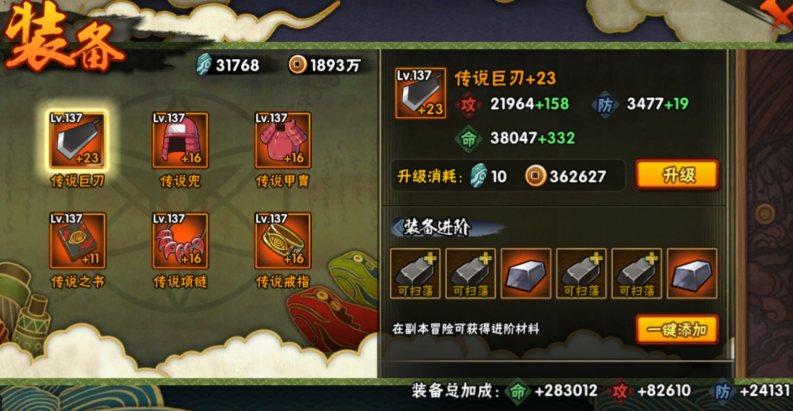Tap the 一键添加 auto-add materials button
The height and width of the screenshot is (411, 793).
point(677,329)
